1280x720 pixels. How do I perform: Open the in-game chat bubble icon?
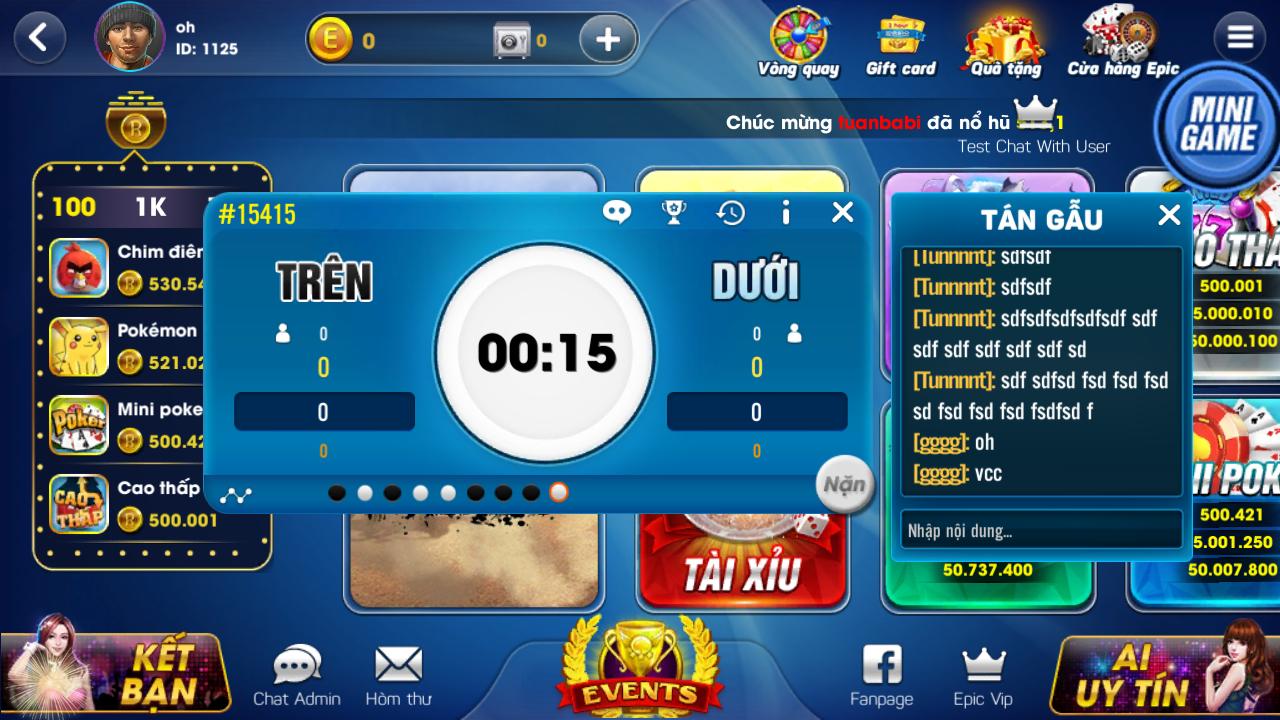pos(617,212)
